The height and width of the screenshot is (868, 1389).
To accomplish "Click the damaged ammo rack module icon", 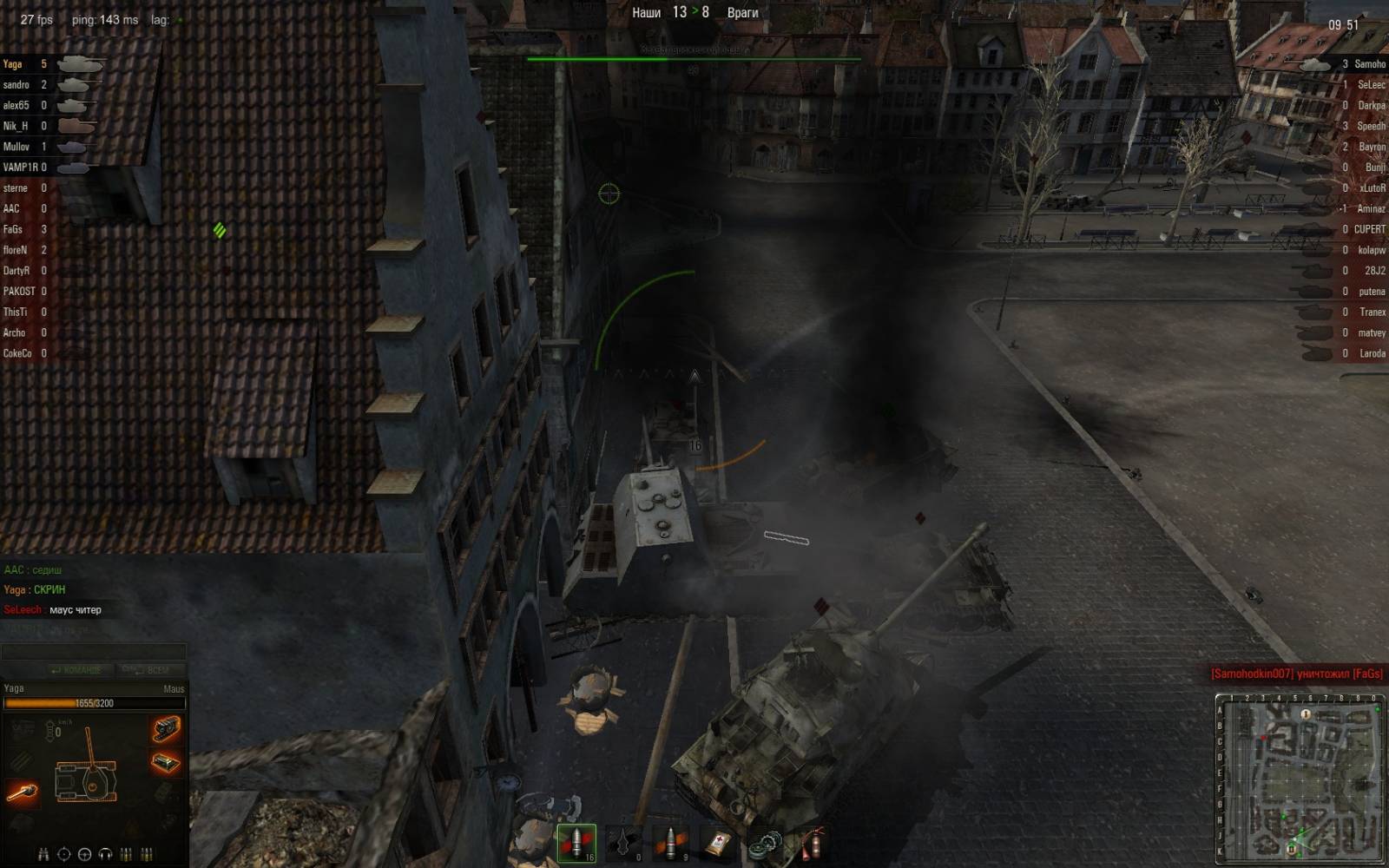I will point(165,763).
